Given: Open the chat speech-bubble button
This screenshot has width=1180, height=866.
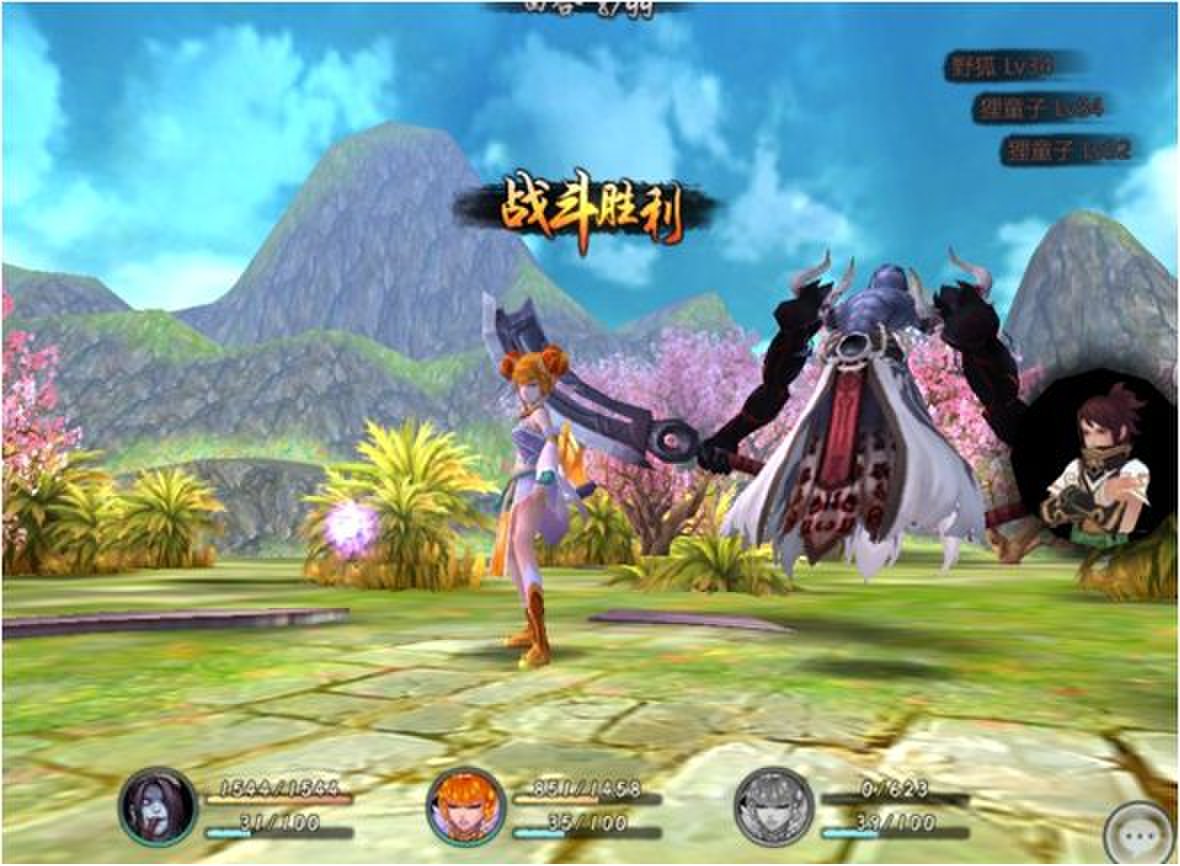Looking at the screenshot, I should (1141, 834).
